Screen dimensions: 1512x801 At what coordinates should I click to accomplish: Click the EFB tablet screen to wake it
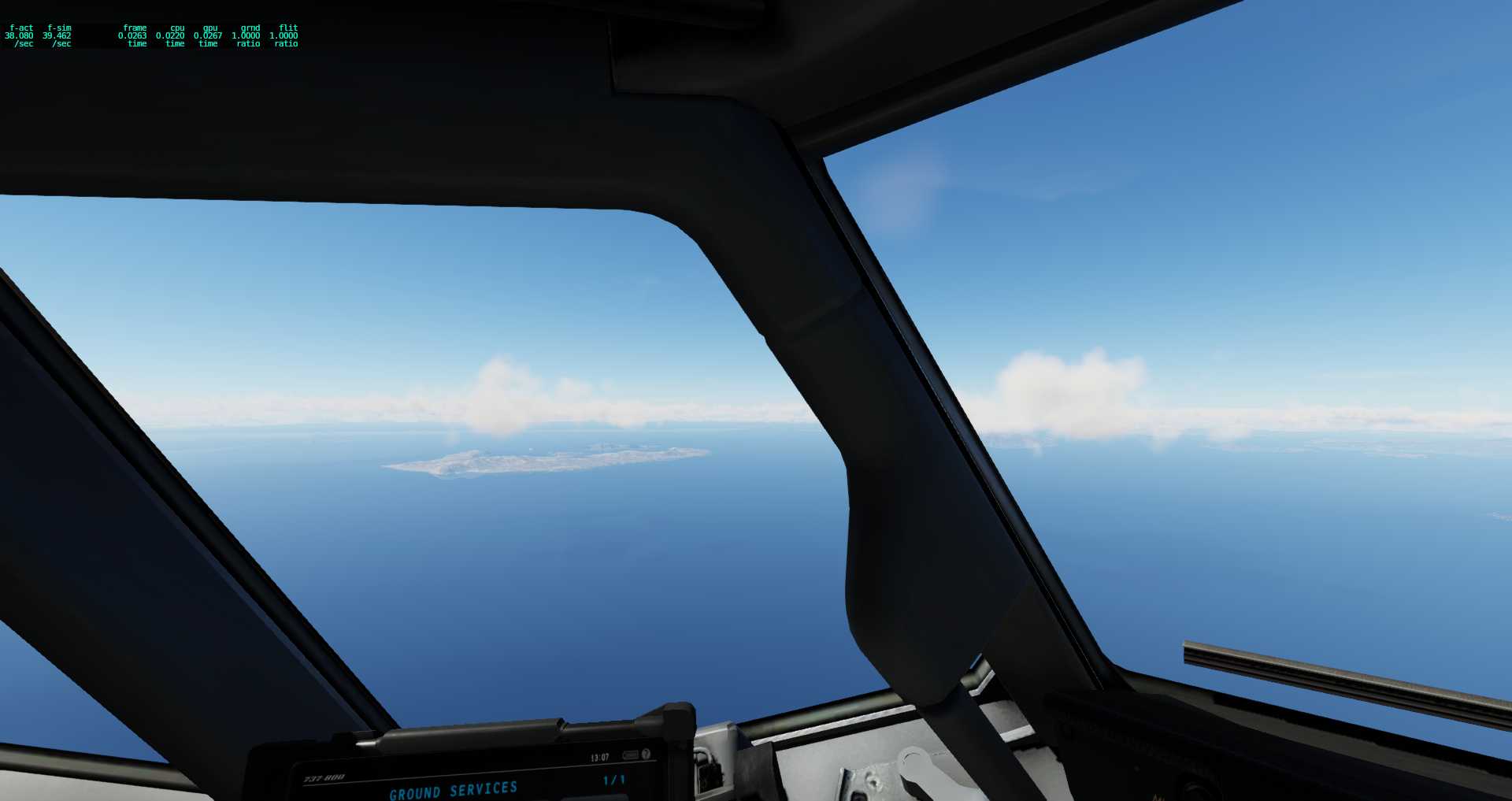(488, 788)
